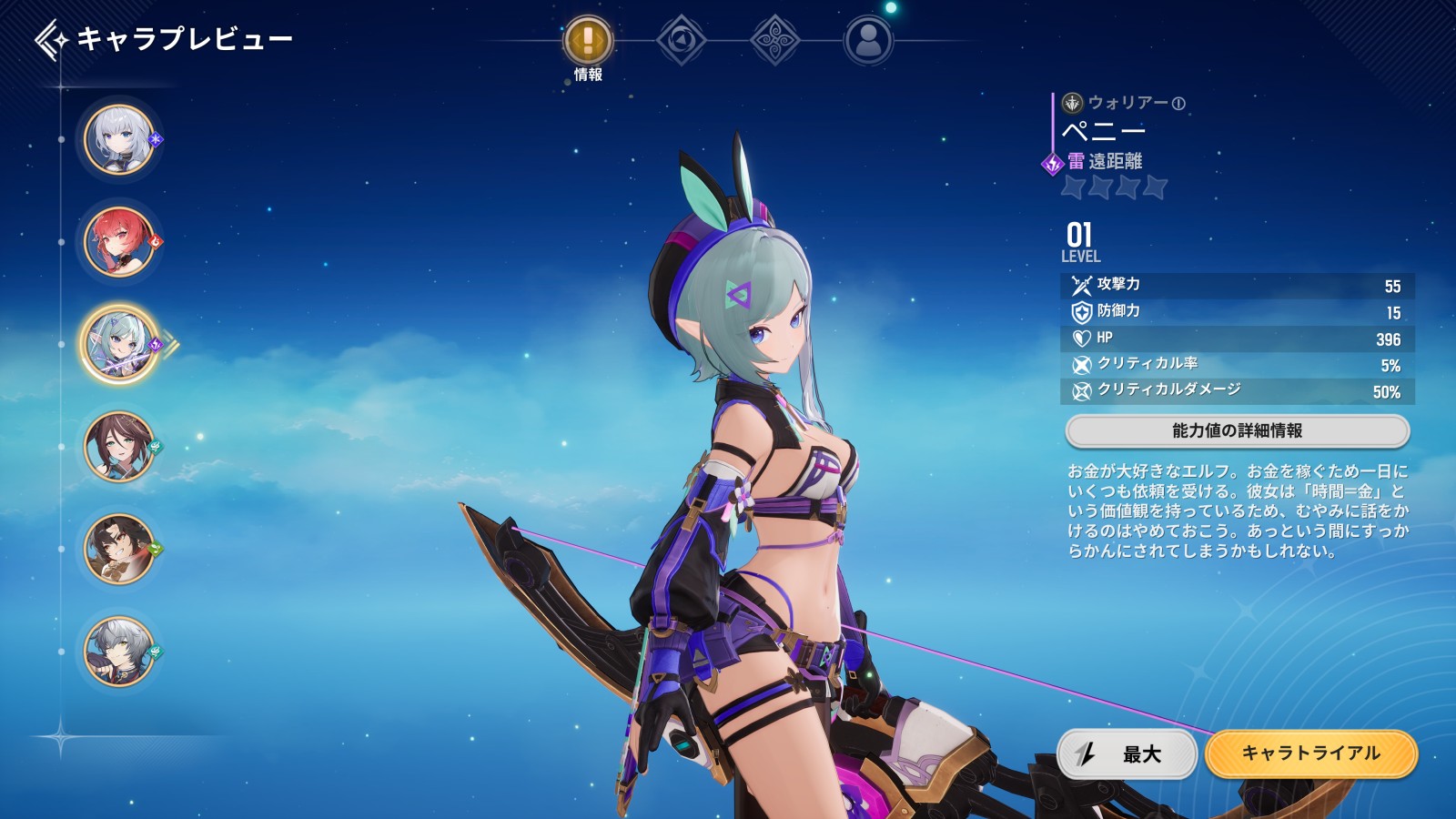Open 能力値の詳細情報 stat details
Screen dimensions: 1456x819
(x=1237, y=431)
